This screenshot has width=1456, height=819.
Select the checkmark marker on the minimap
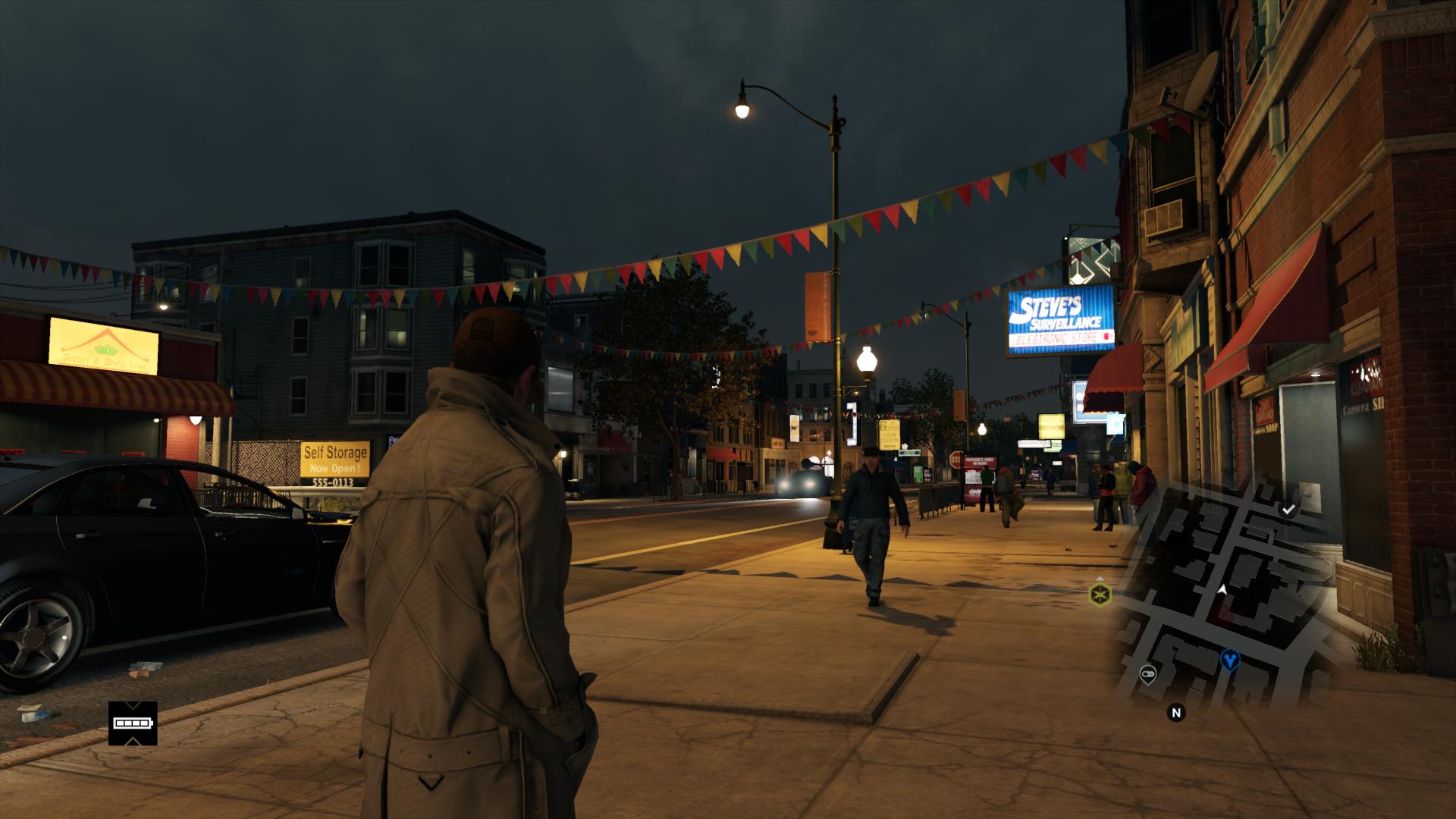pos(1288,510)
